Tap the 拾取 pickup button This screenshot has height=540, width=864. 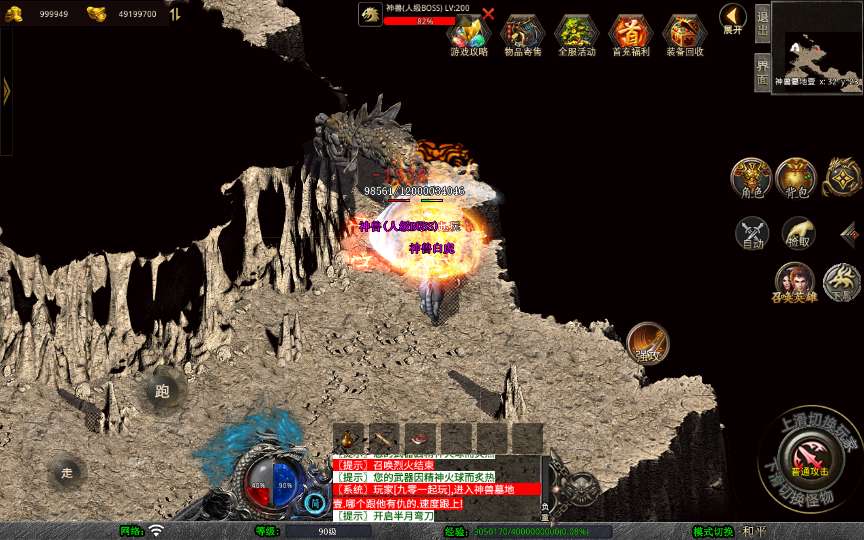798,233
